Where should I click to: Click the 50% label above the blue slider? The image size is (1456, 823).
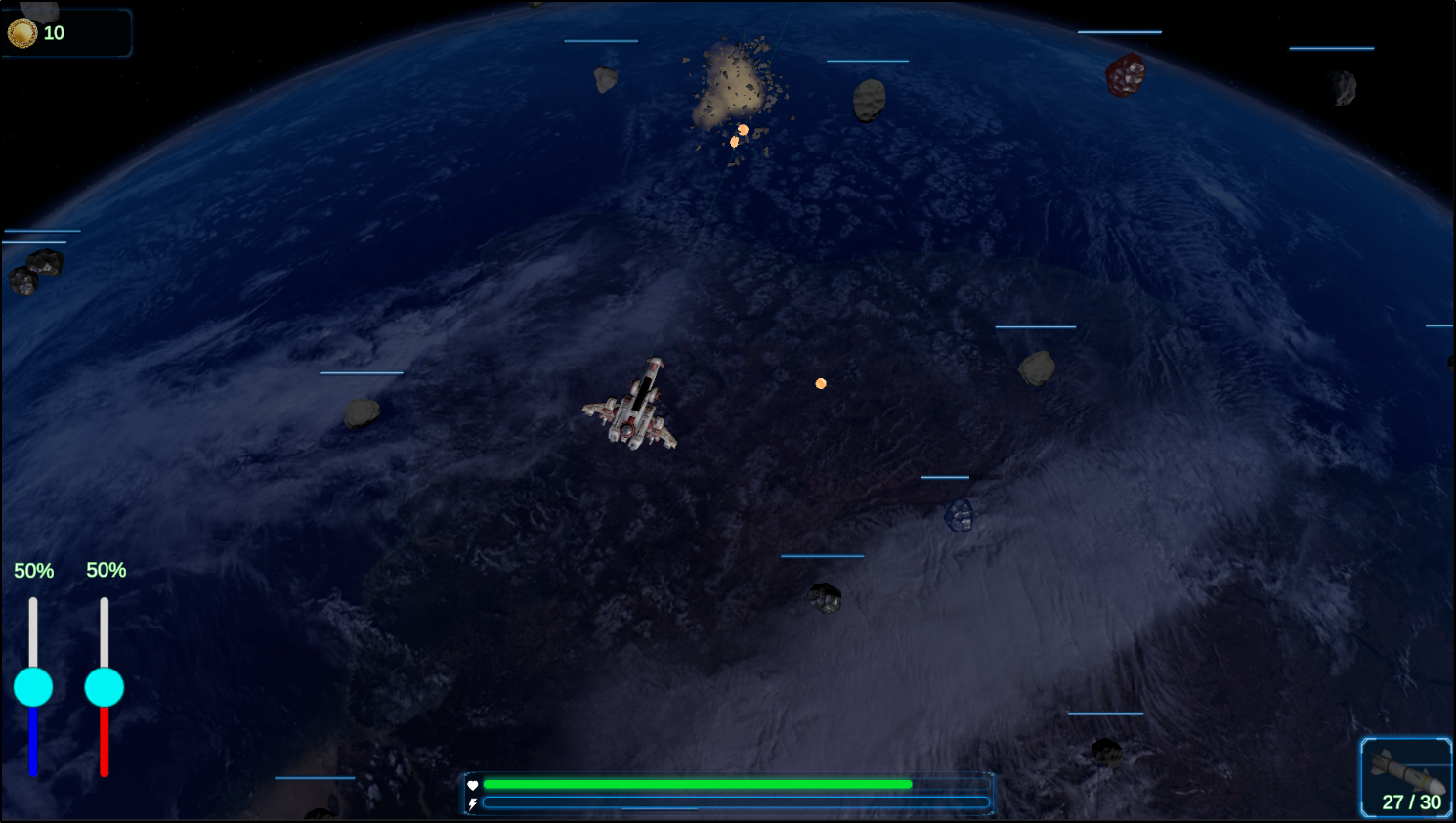click(x=34, y=570)
